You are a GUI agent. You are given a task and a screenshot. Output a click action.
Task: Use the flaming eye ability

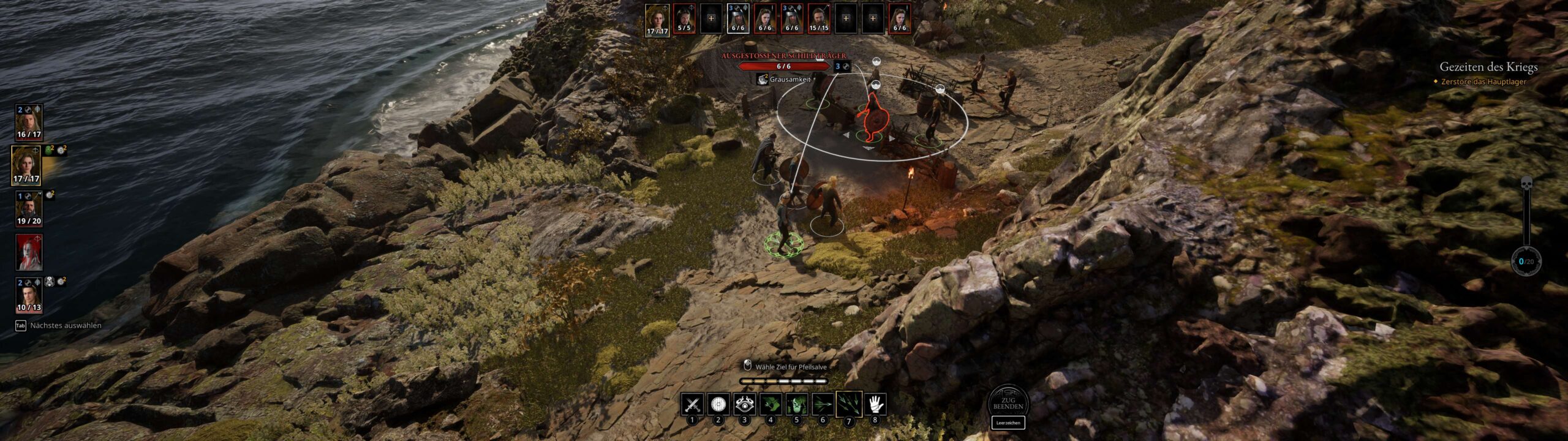click(x=744, y=404)
